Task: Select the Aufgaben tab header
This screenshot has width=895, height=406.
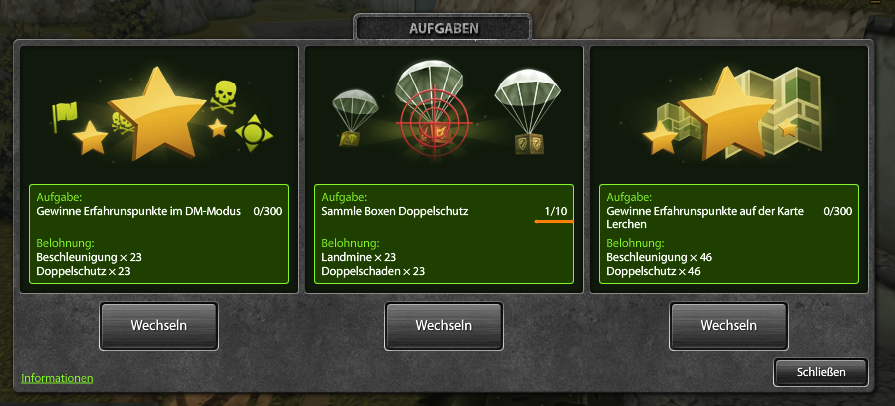Action: tap(443, 28)
